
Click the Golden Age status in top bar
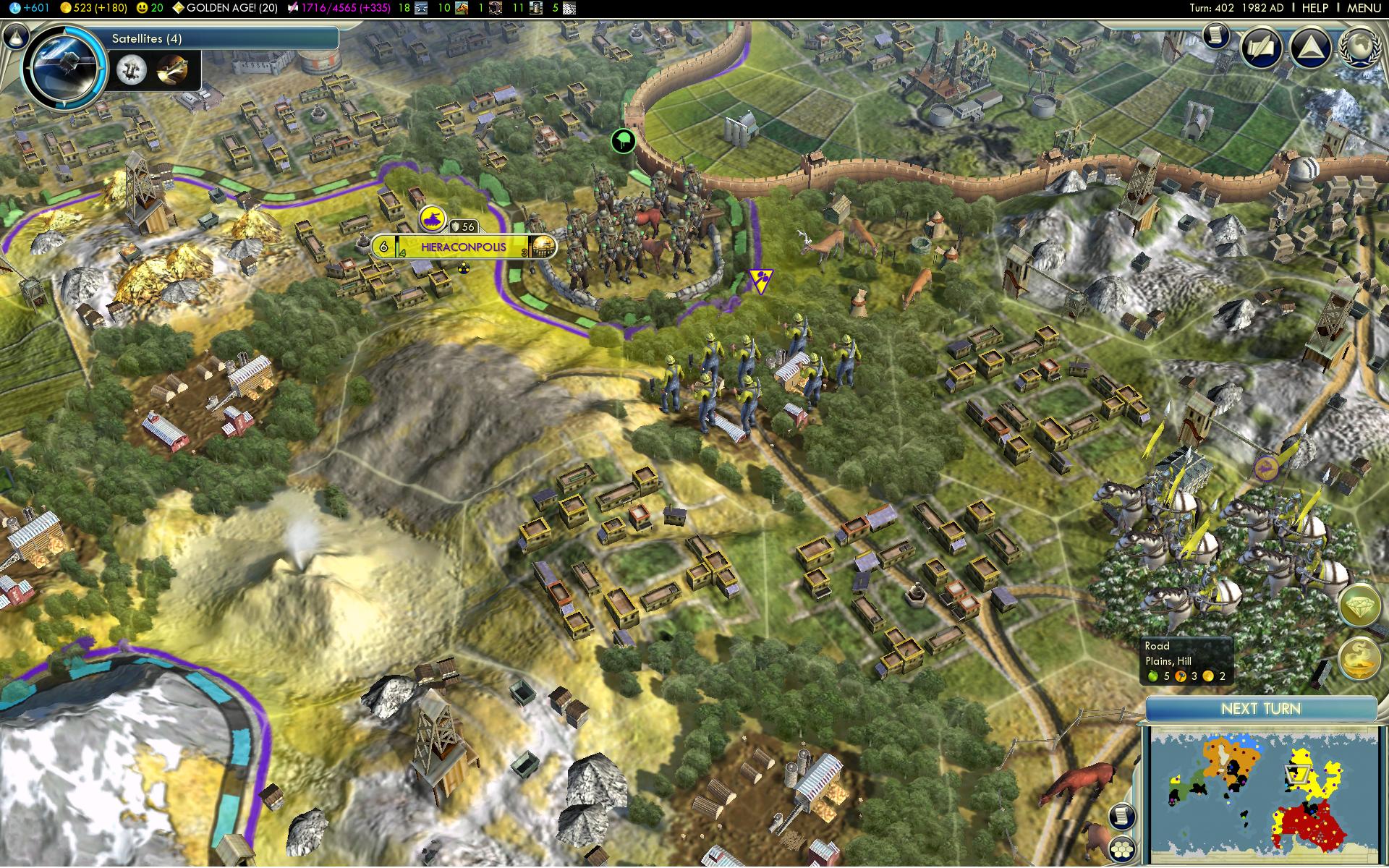point(226,8)
